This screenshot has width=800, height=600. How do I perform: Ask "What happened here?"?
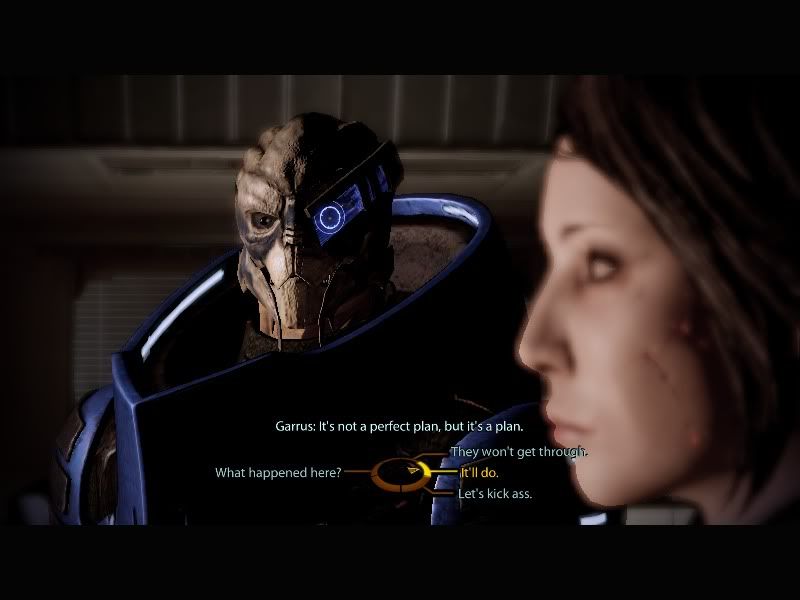[x=279, y=472]
